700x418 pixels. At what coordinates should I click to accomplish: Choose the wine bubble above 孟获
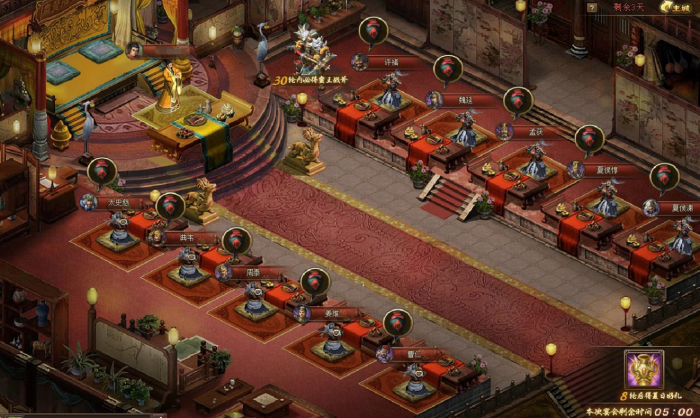point(518,101)
